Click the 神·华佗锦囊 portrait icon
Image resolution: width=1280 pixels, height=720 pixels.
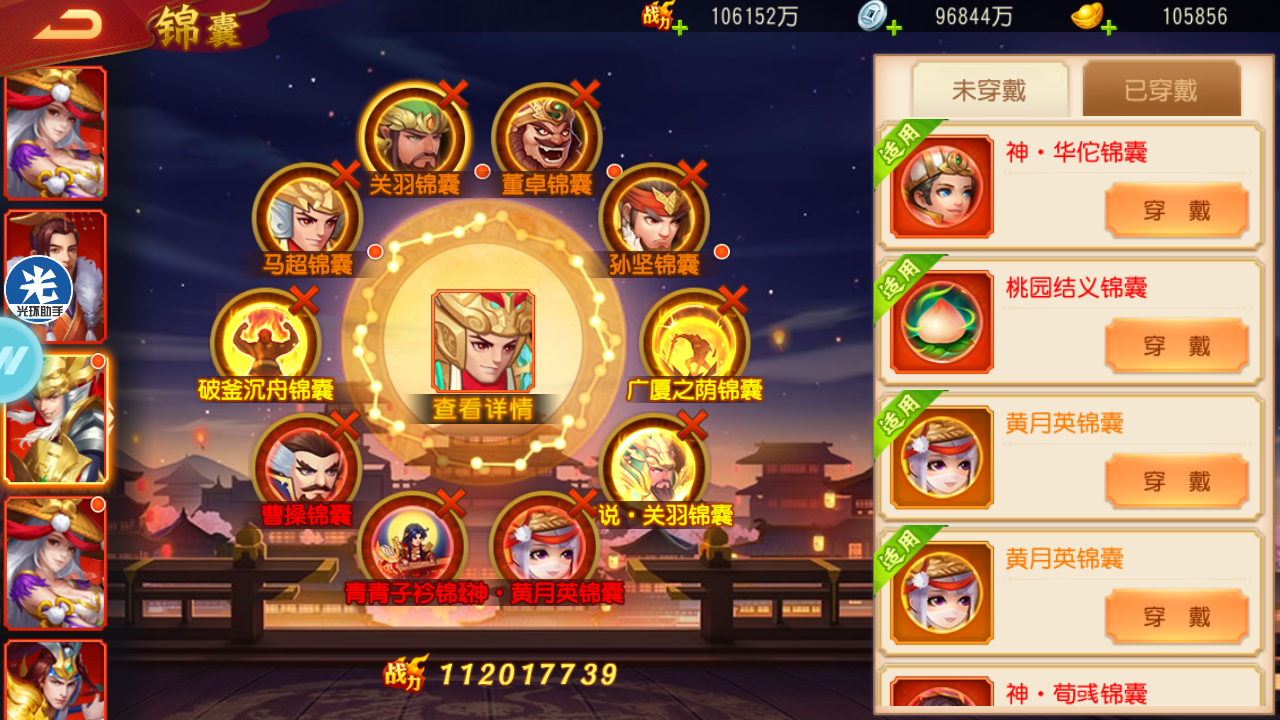pyautogui.click(x=941, y=186)
